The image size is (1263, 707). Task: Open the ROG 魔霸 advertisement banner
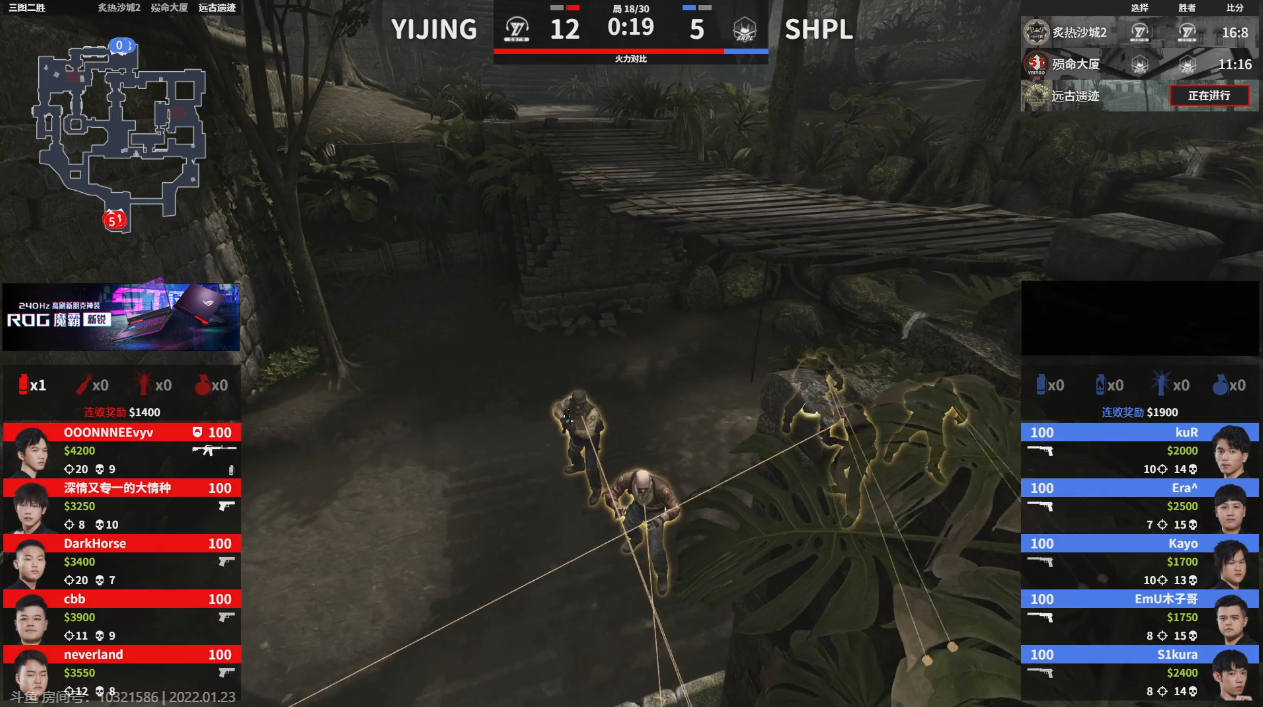[x=121, y=316]
